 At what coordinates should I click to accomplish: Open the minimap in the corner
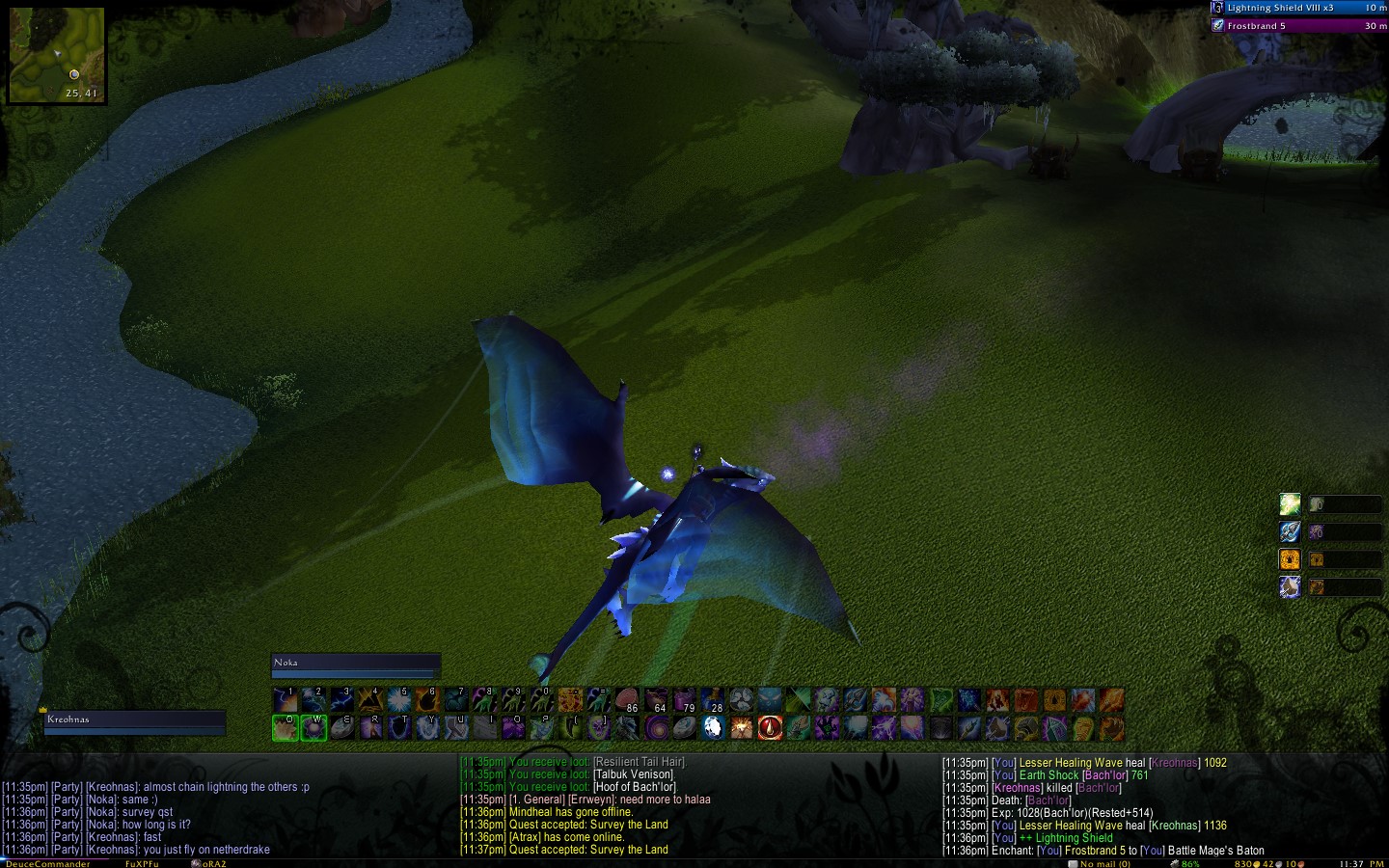(56, 54)
